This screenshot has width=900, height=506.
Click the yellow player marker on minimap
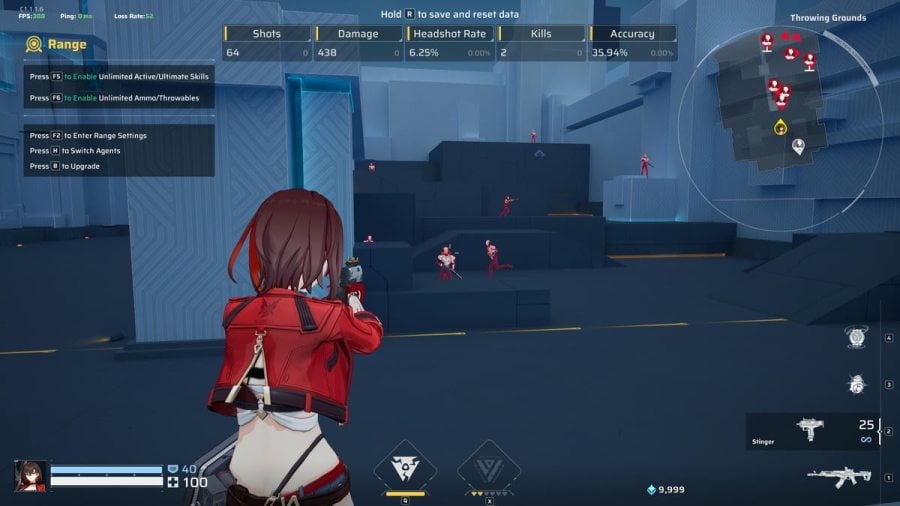click(x=780, y=127)
